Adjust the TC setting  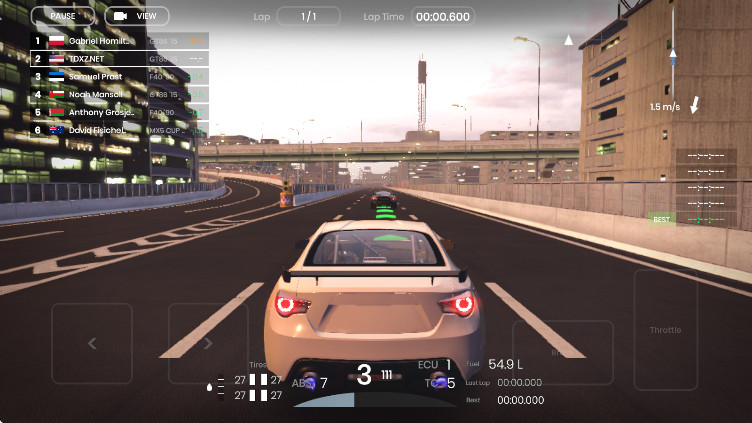(440, 382)
